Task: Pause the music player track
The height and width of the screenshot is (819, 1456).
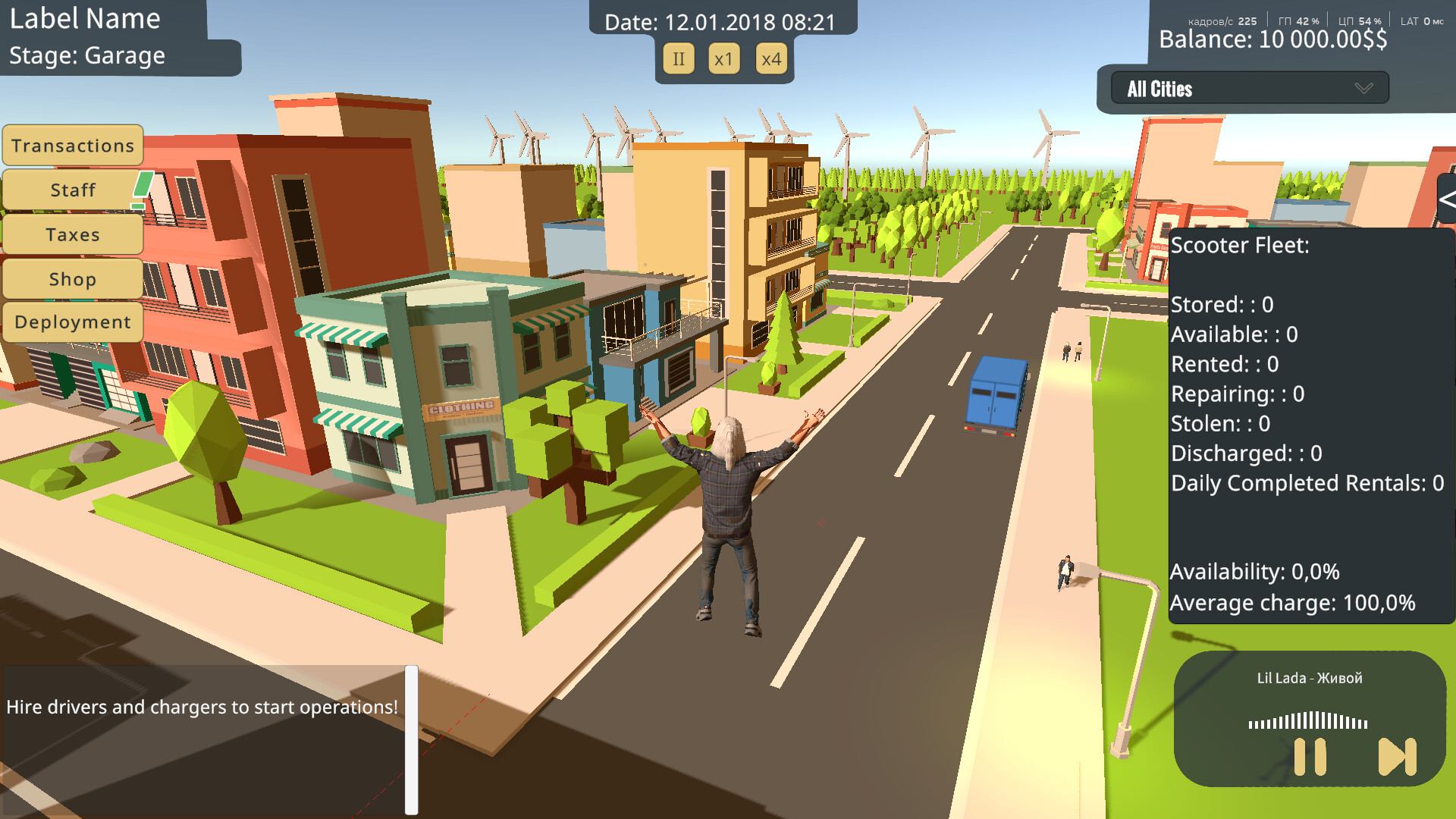Action: point(1310,757)
